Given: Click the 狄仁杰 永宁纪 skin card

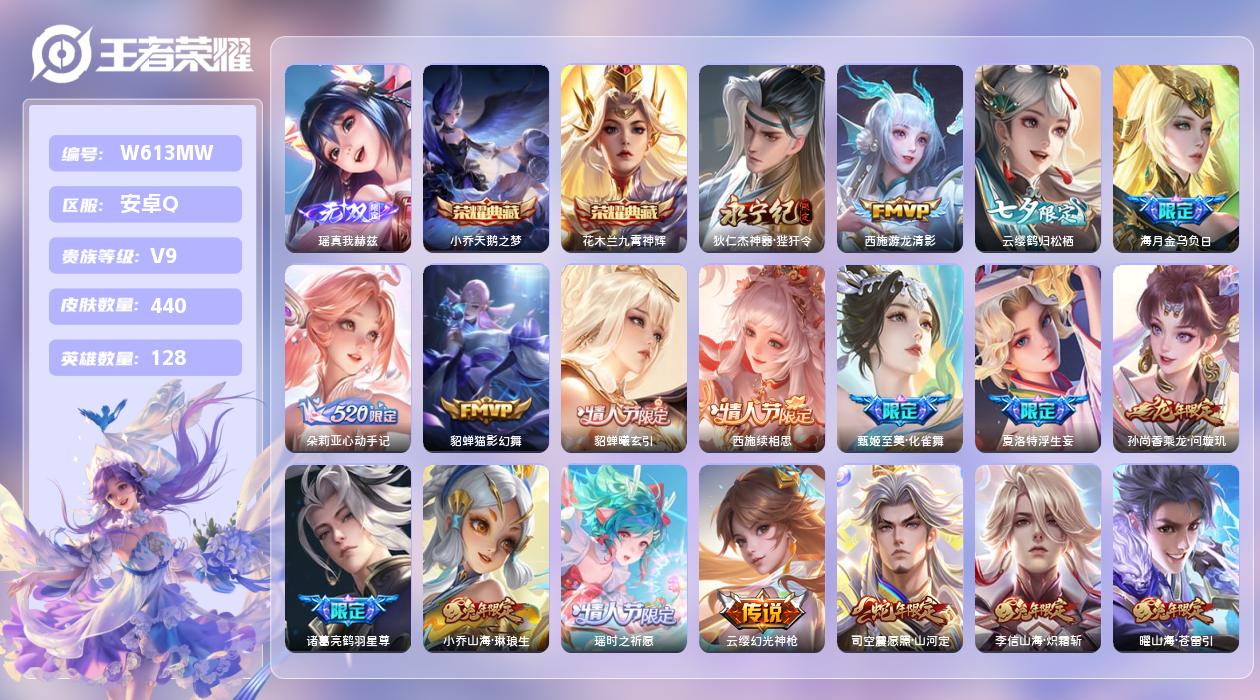Looking at the screenshot, I should click(x=762, y=158).
